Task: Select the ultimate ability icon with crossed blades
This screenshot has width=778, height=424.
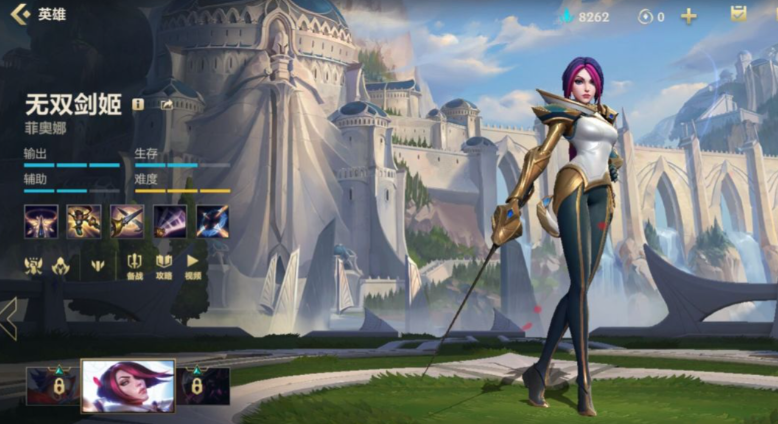Action: [x=212, y=221]
